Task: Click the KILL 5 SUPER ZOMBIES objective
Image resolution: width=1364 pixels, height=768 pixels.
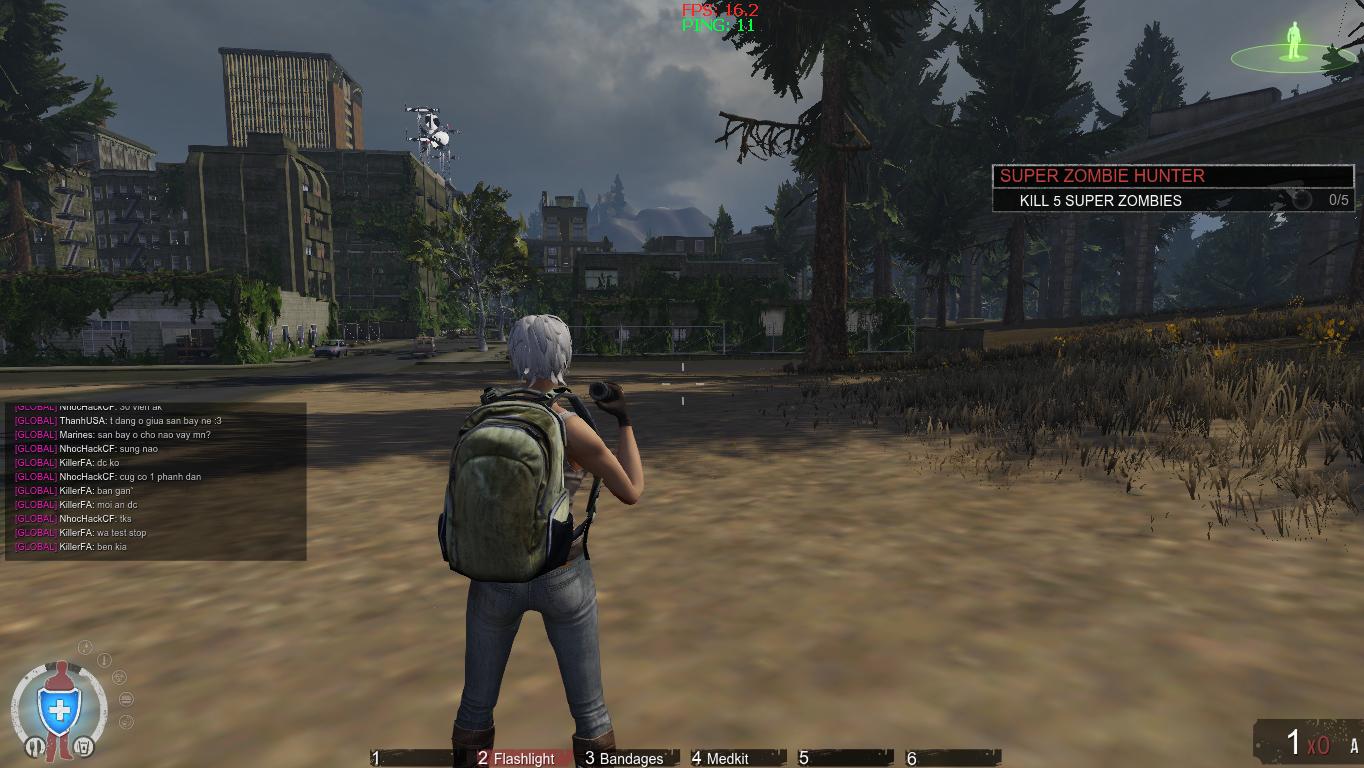Action: pyautogui.click(x=1100, y=201)
